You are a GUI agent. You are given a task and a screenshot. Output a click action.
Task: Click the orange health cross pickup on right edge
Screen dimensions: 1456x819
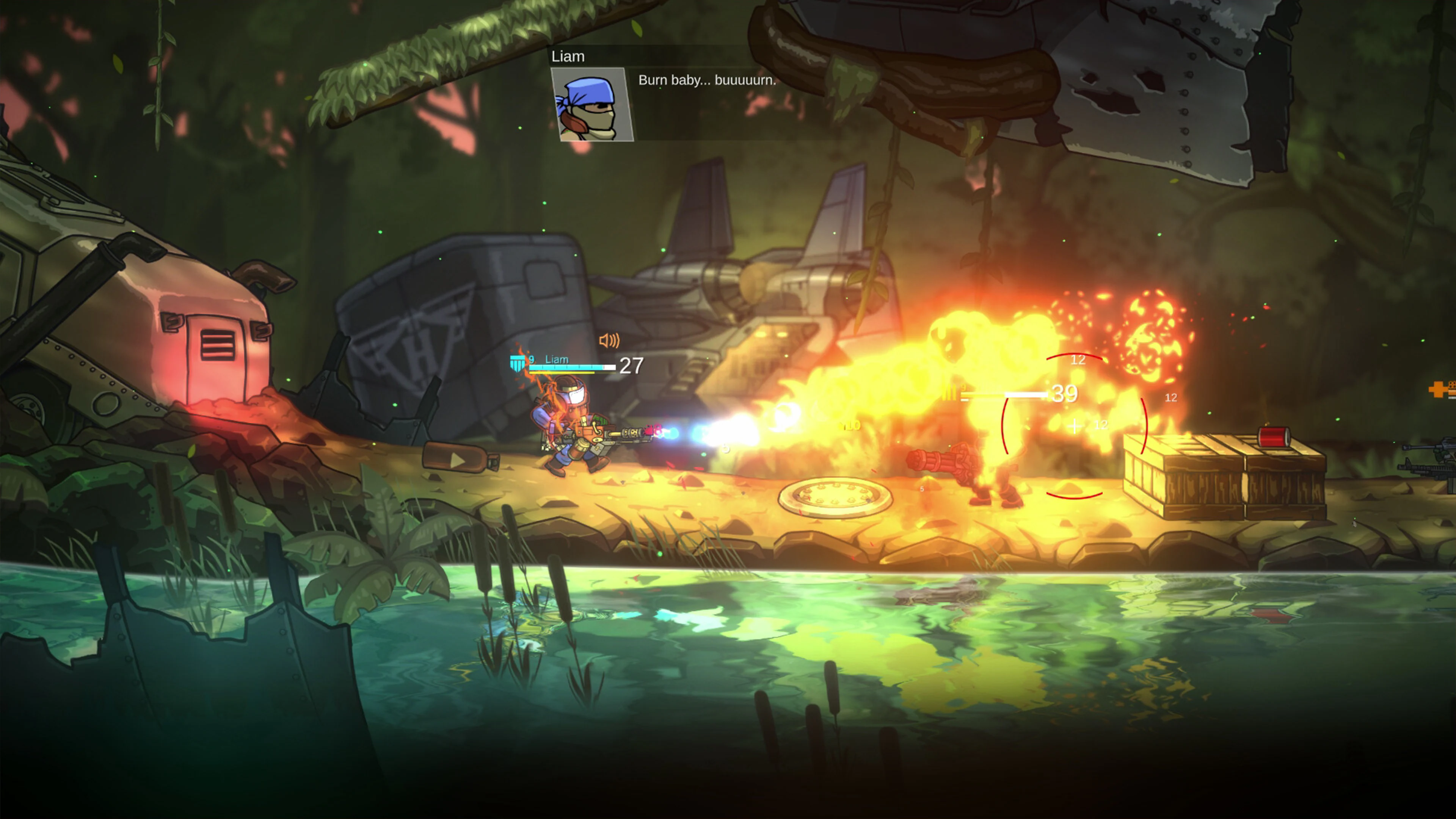tap(1437, 390)
